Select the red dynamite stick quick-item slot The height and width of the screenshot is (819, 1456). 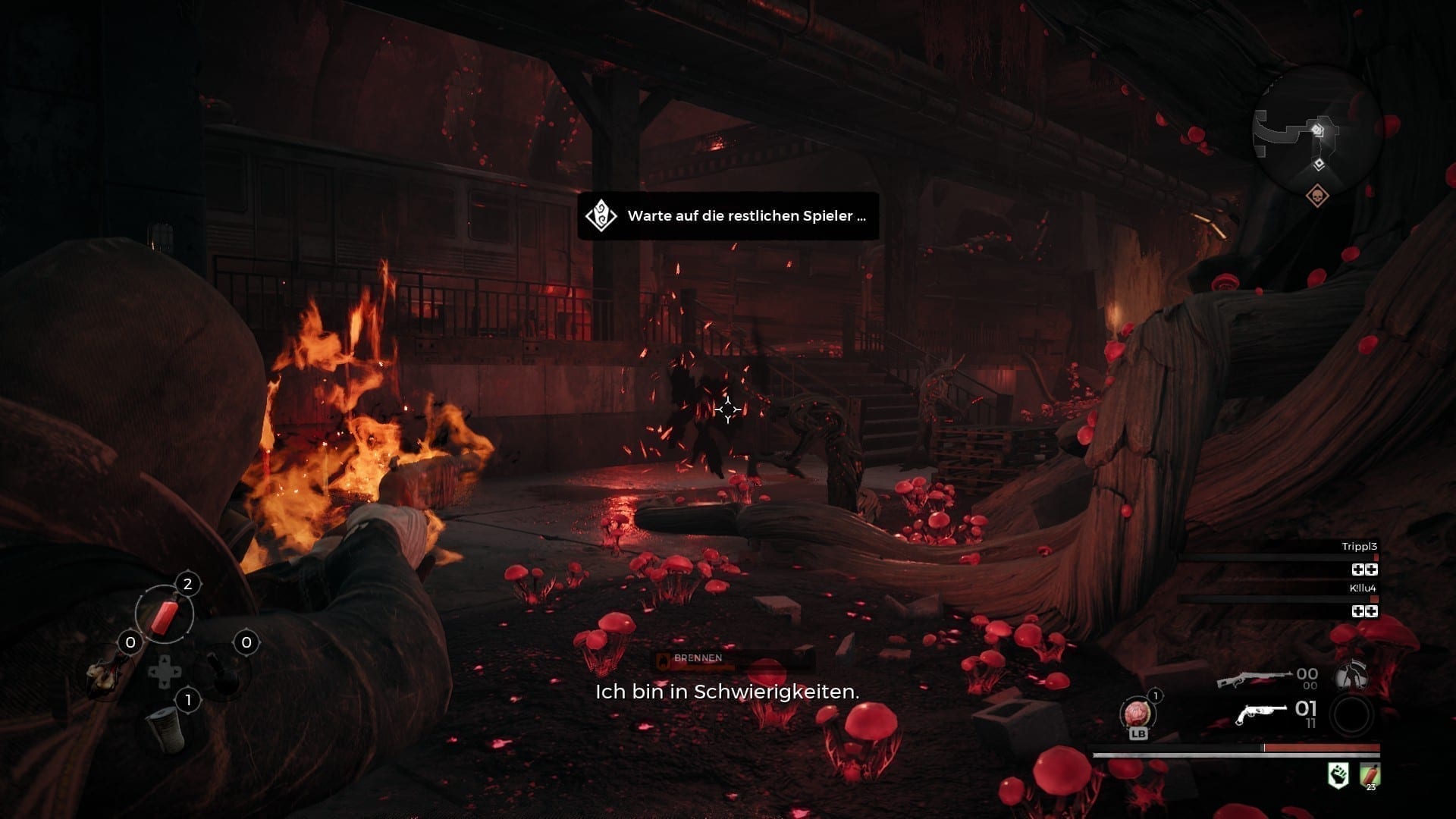165,613
